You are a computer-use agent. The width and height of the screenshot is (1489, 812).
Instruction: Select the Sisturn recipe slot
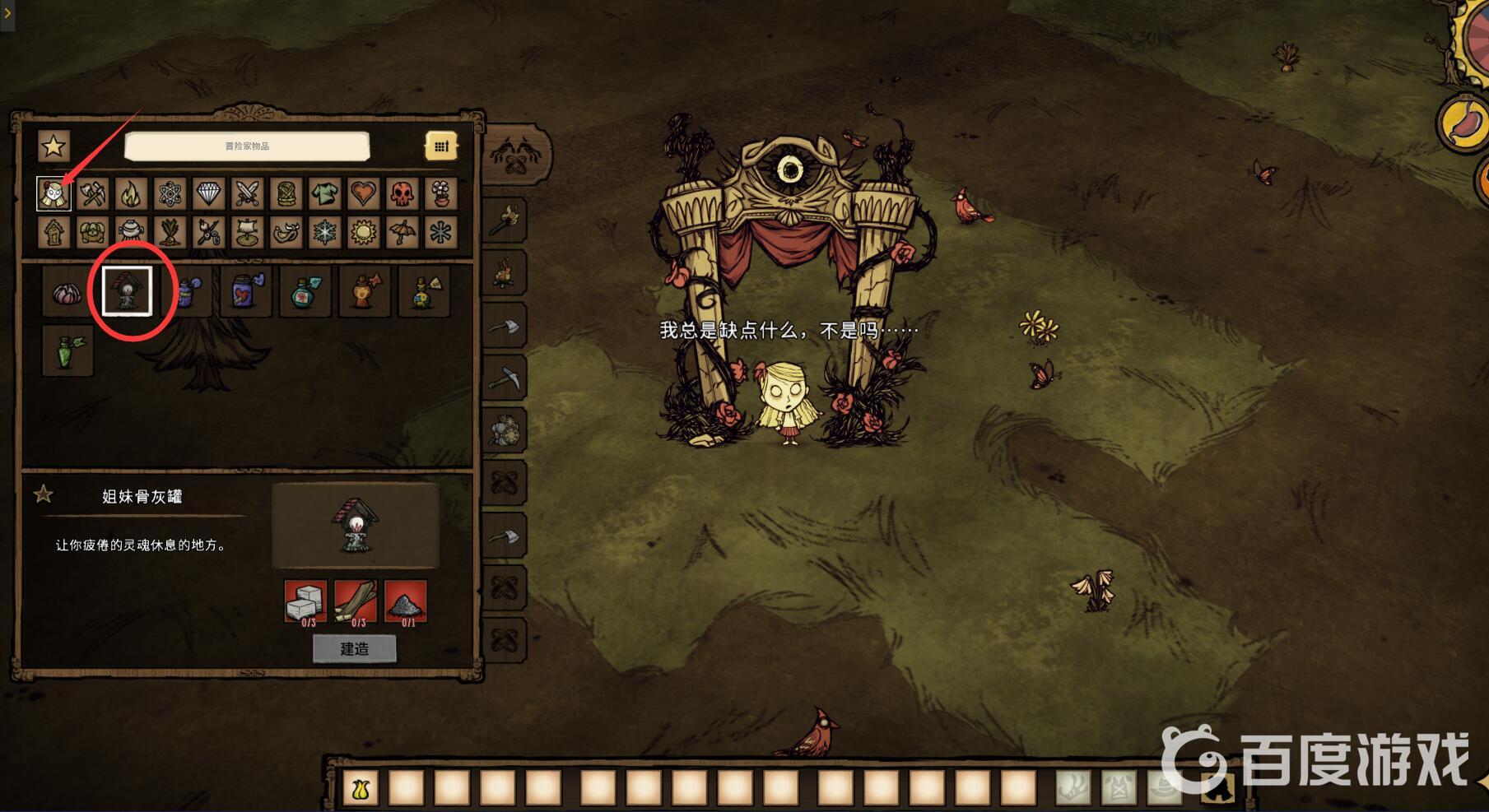pos(127,290)
